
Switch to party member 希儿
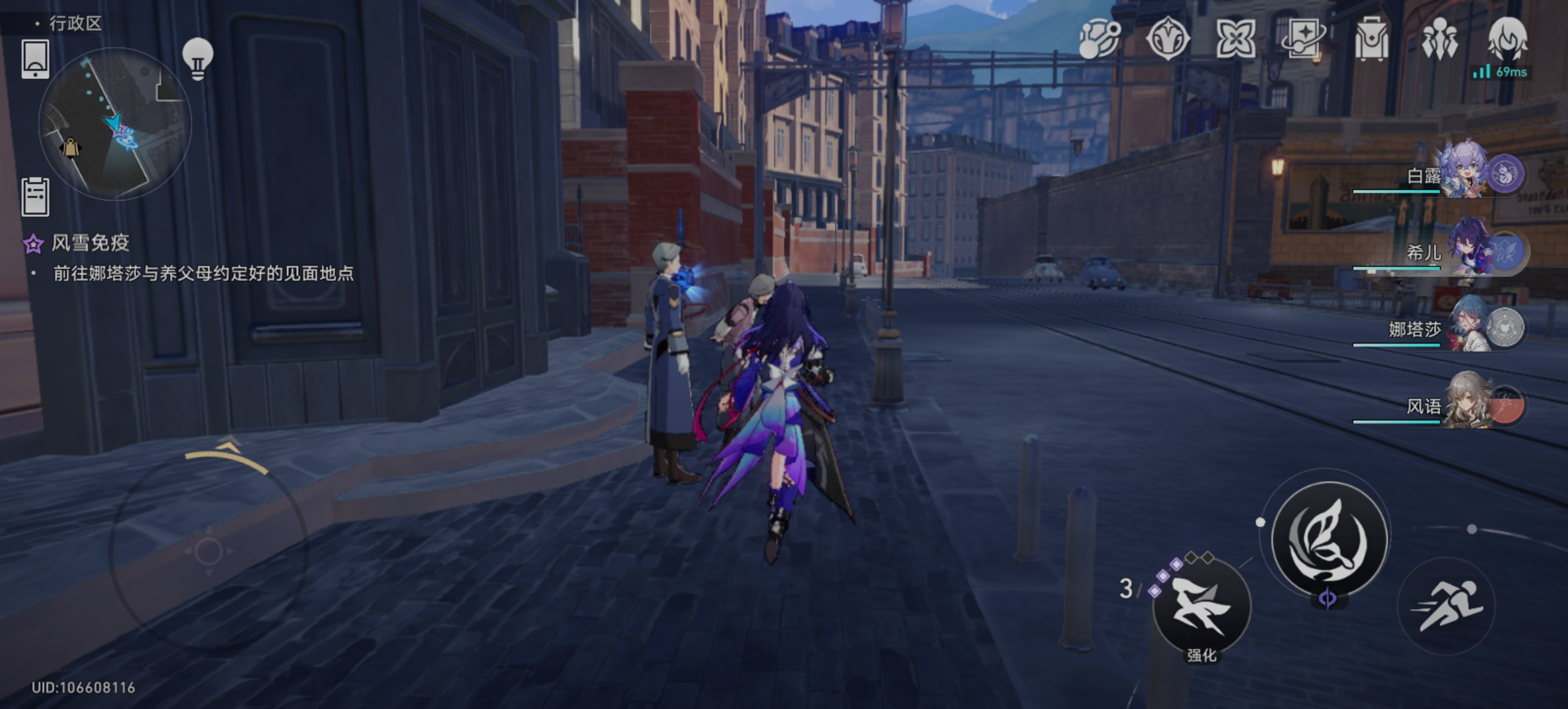click(1471, 251)
